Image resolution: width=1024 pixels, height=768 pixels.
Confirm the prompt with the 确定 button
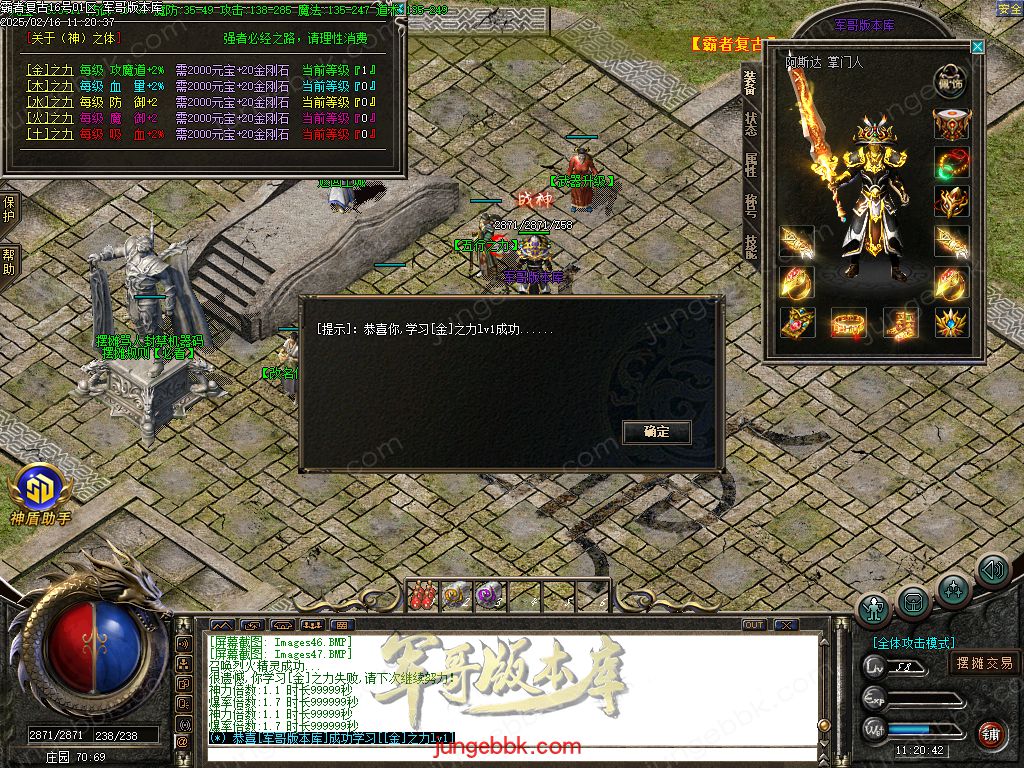click(x=657, y=432)
